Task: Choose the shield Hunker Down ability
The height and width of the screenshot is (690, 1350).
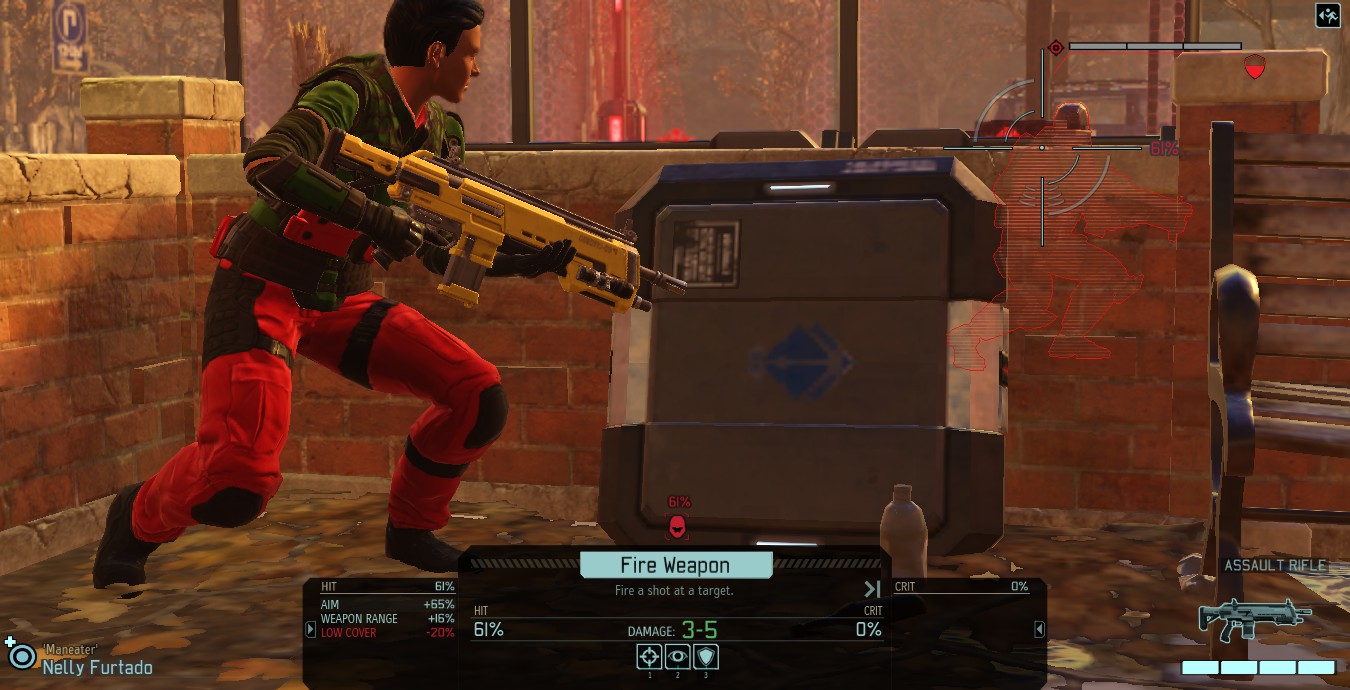Action: tap(706, 657)
